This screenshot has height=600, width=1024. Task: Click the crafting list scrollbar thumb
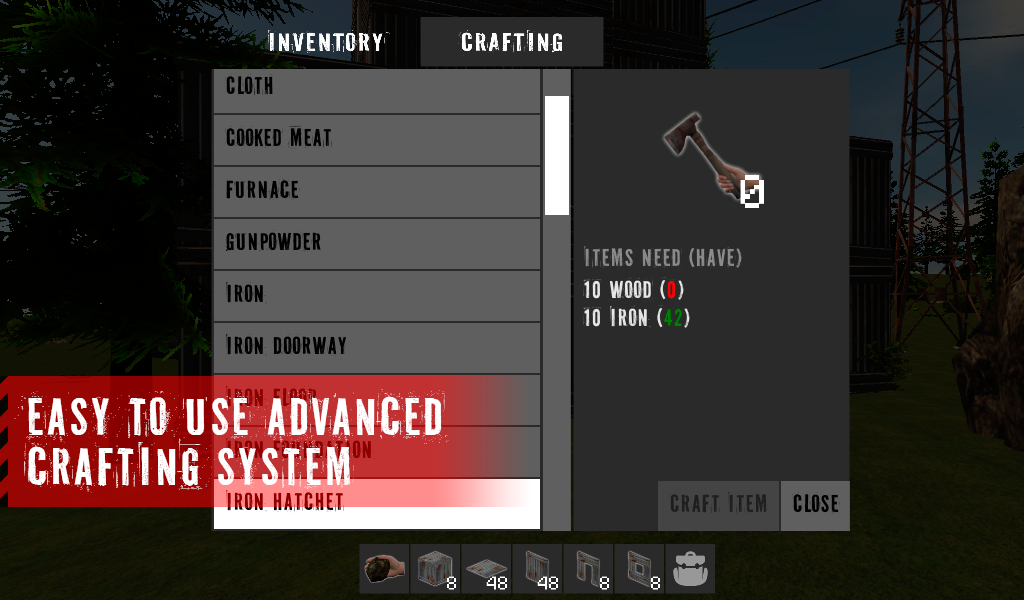tap(557, 155)
